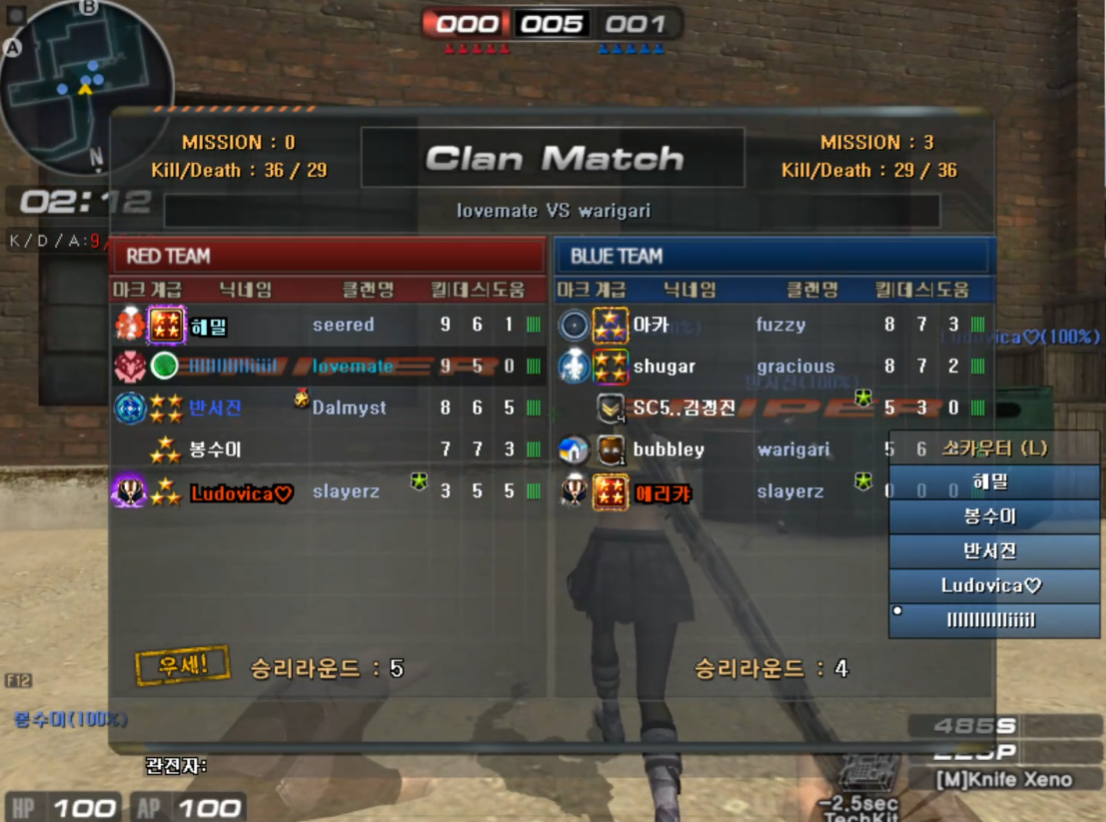Select the BLUE TEAM header bar
1106x822 pixels.
(773, 256)
